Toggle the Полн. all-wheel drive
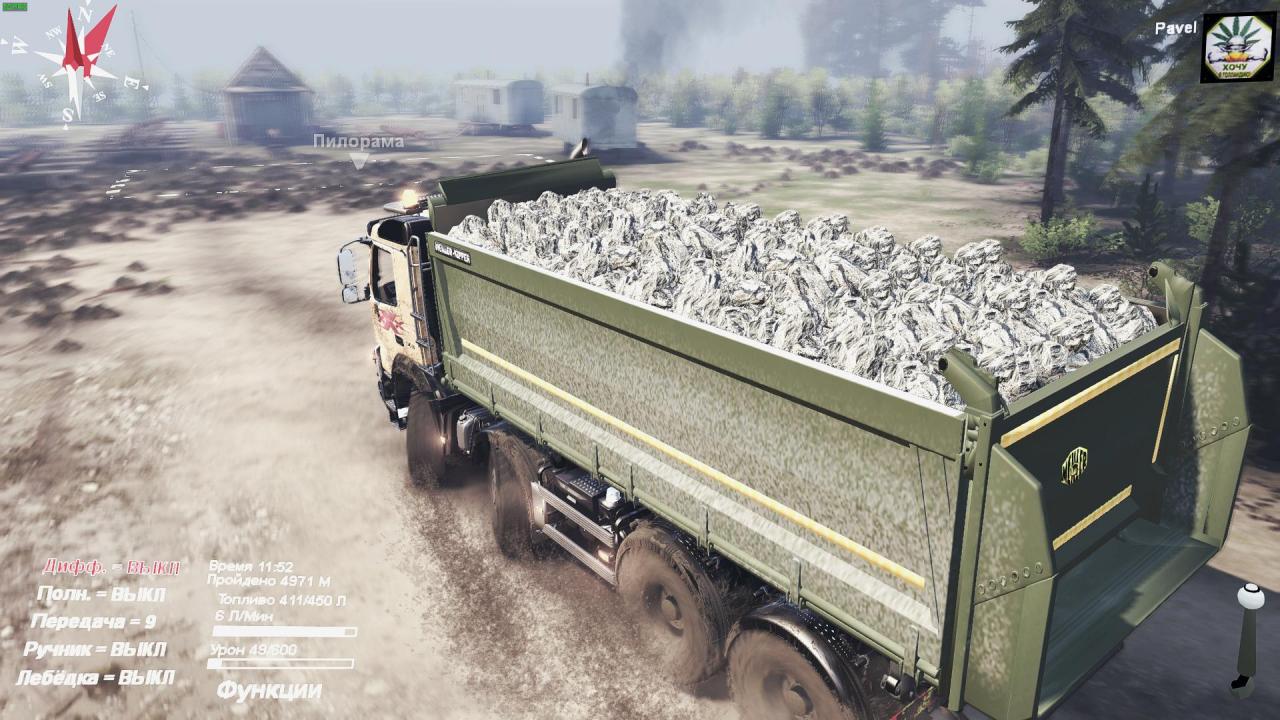The image size is (1280, 720). pos(100,594)
